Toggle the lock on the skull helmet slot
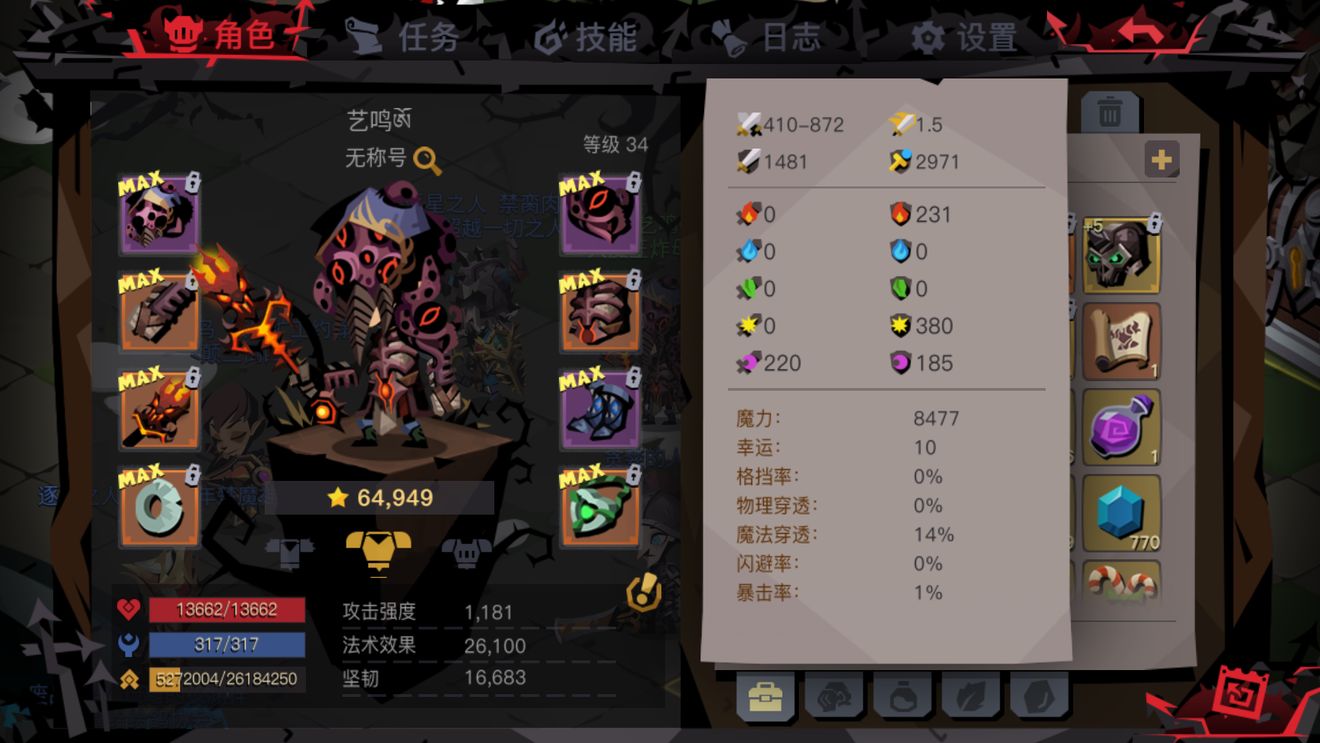 191,184
